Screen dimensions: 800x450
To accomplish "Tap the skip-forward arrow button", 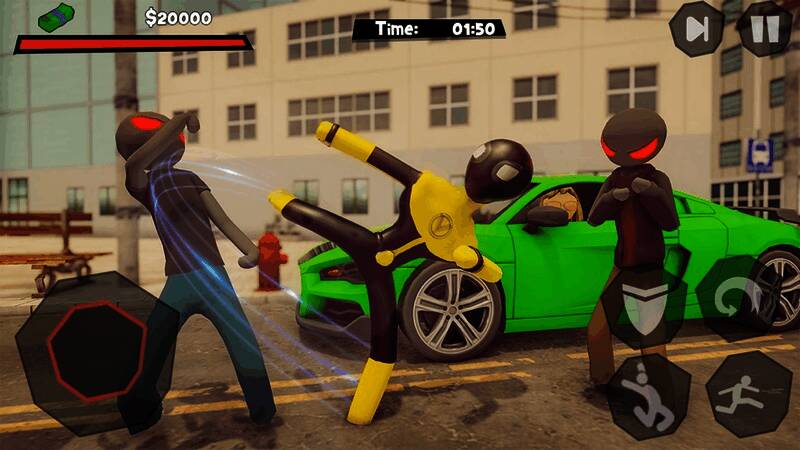I will point(696,28).
